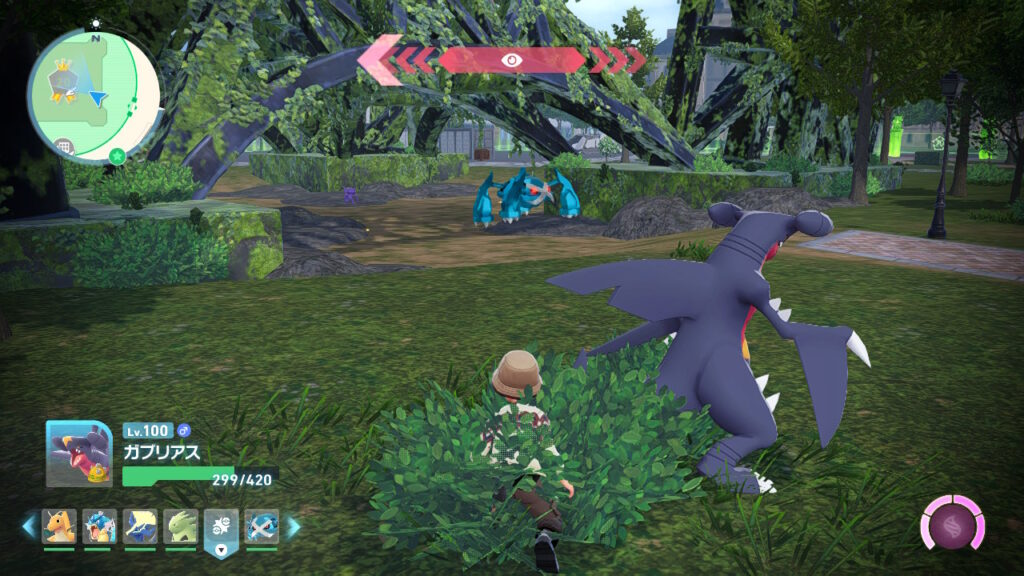Switch to Gyarados in party bar
The image size is (1024, 576).
[100, 526]
